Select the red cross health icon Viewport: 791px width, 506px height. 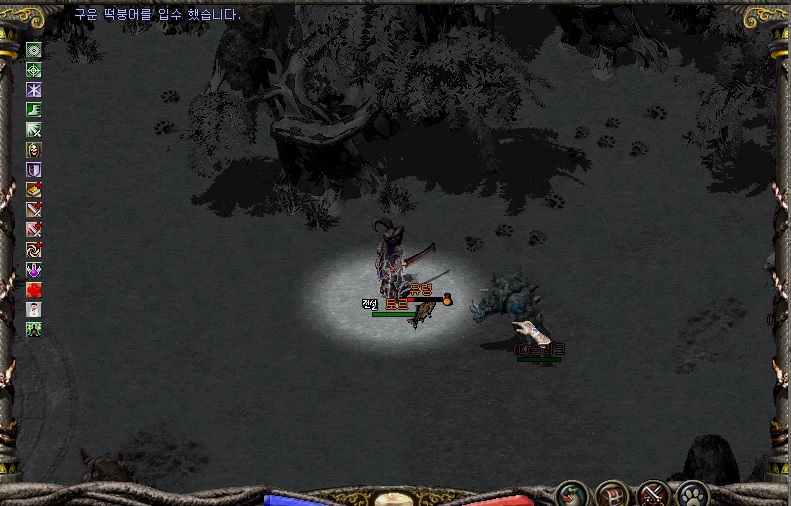[34, 290]
